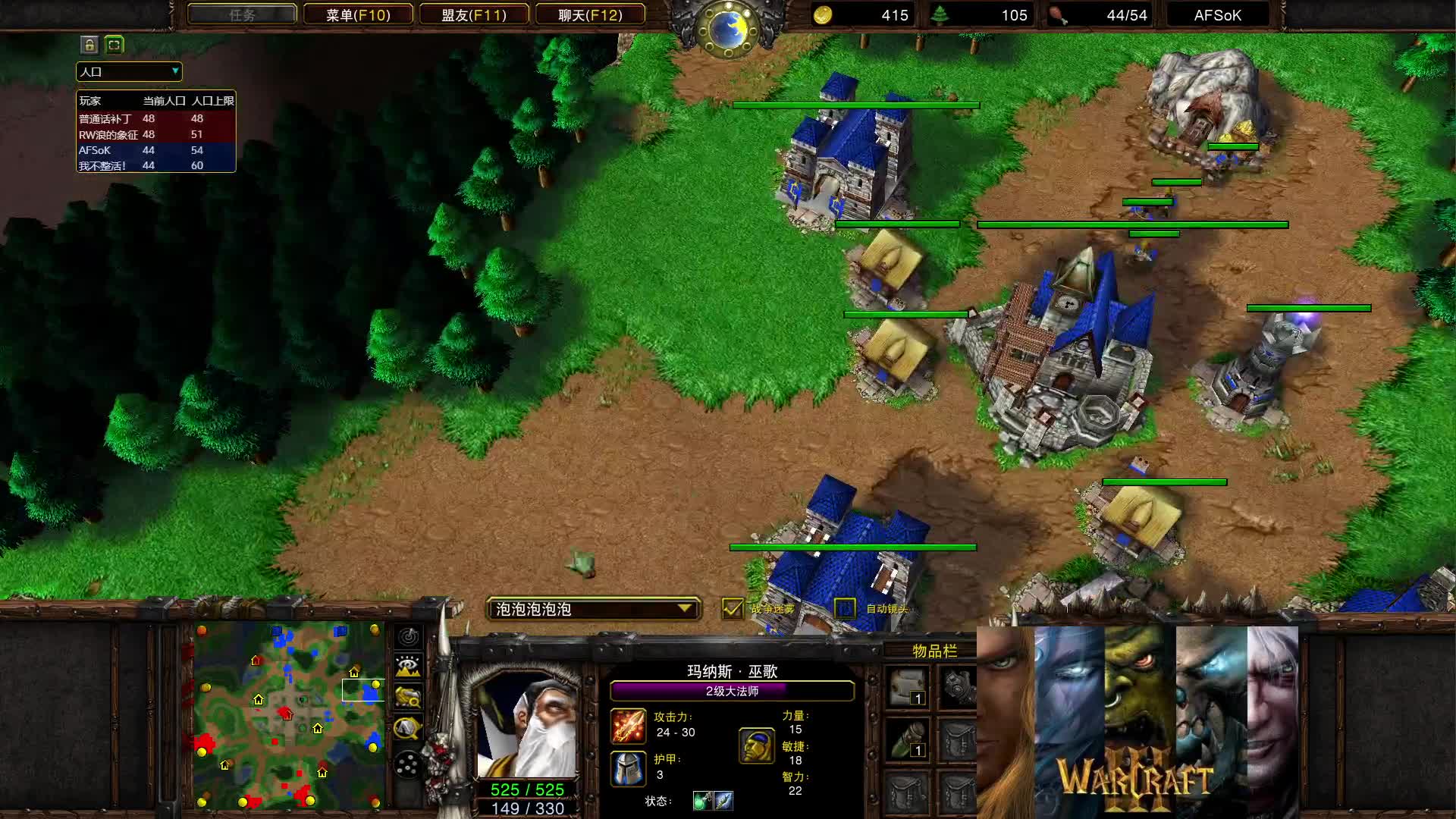Click the hero armor icon
1456x819 pixels.
(x=628, y=770)
